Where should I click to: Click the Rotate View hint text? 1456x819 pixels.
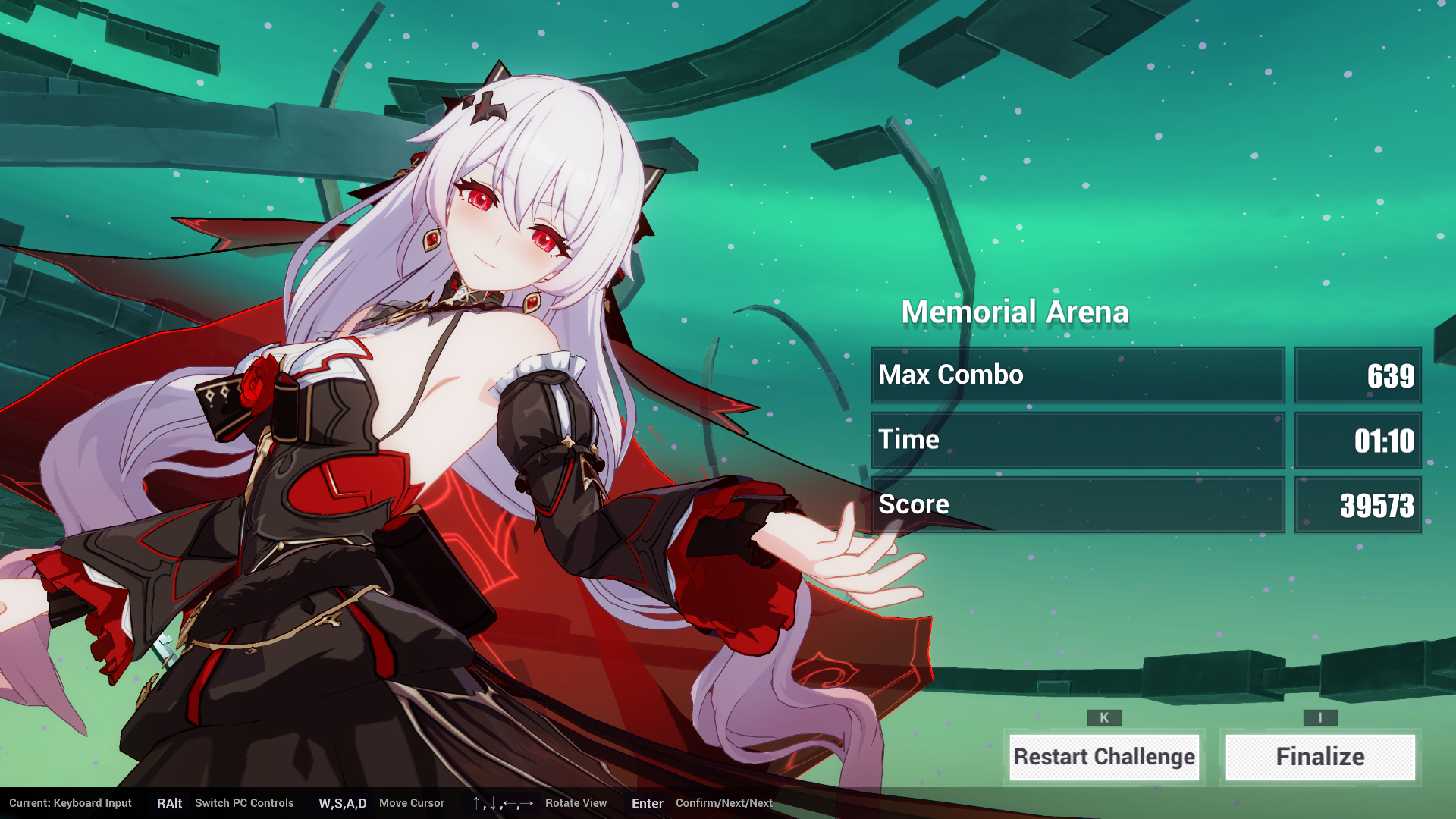coord(576,803)
